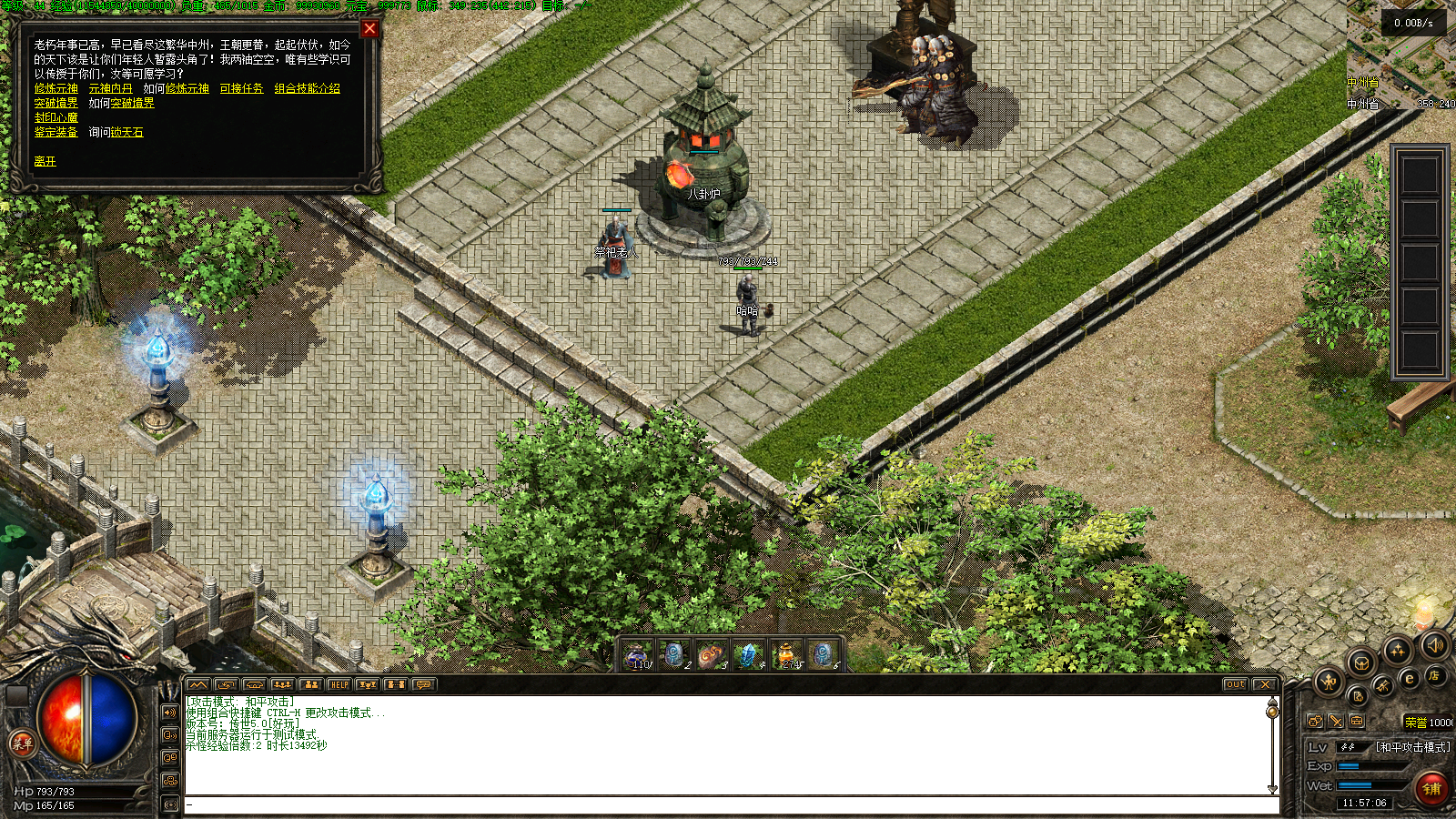1456x819 pixels.
Task: Open 组合技能介绍 from the dialogue
Action: pos(307,88)
